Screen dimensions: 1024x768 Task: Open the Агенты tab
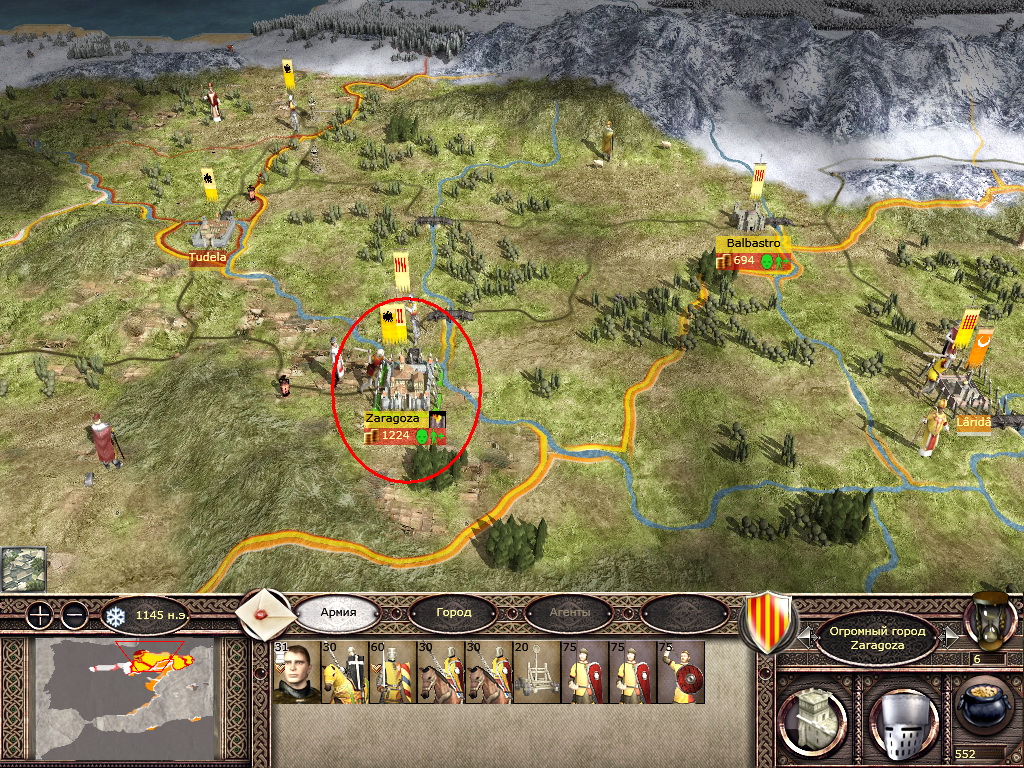[x=569, y=612]
